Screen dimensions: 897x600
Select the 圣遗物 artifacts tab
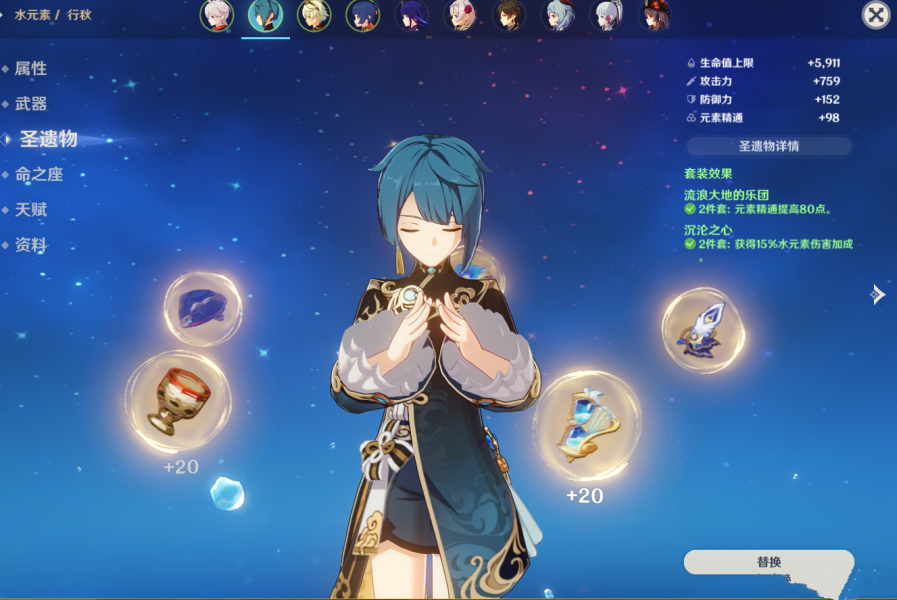pos(48,139)
